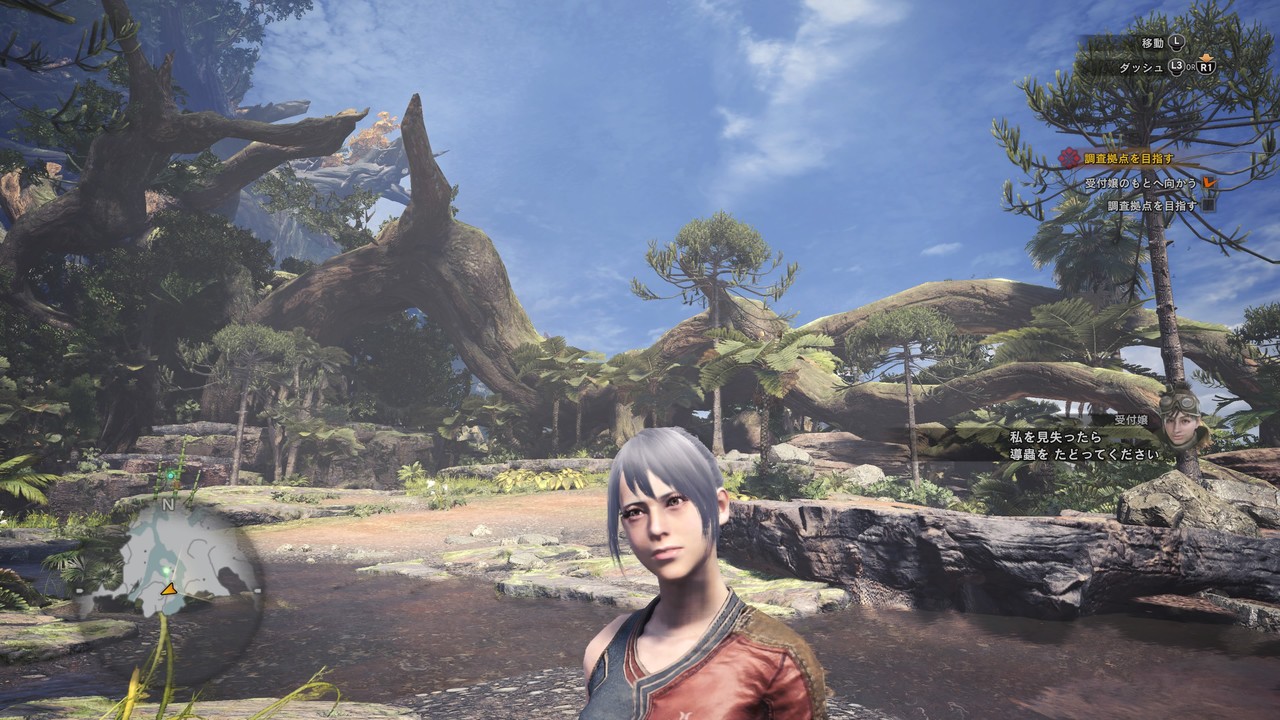Choose the 受付嬢のもとへ向かう objective entry
This screenshot has height=720, width=1280.
[1142, 184]
